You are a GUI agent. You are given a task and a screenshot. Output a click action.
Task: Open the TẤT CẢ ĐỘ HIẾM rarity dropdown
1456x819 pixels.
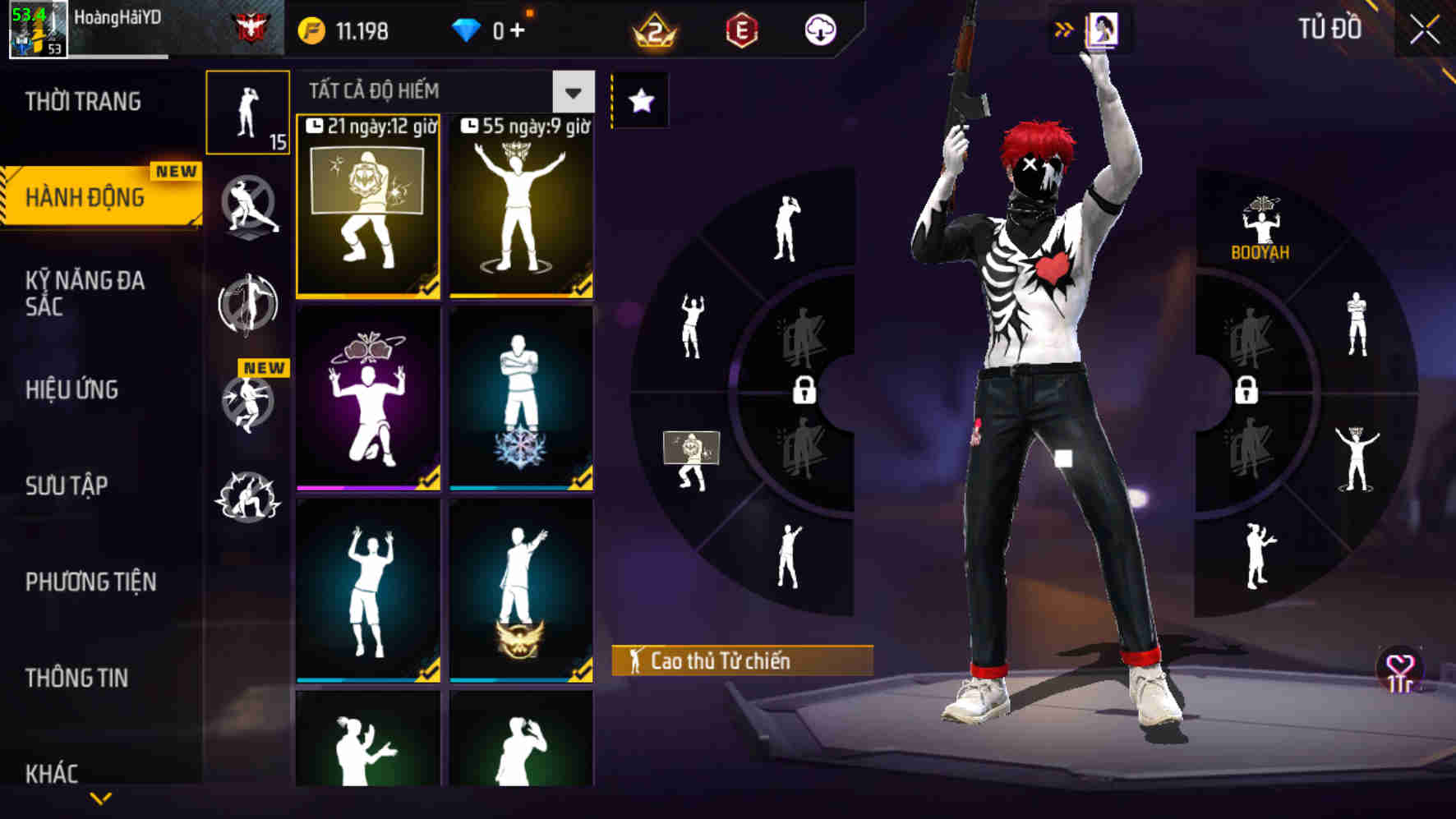point(572,92)
